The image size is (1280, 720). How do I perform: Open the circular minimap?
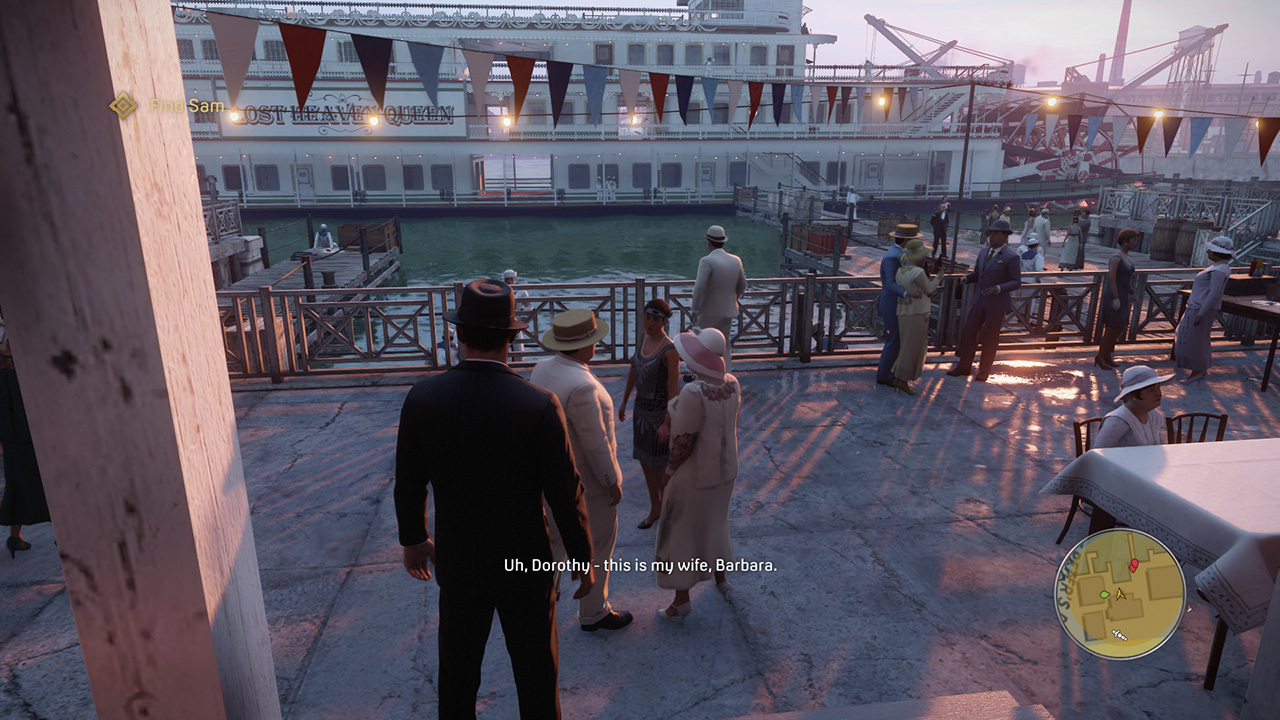(x=1119, y=594)
